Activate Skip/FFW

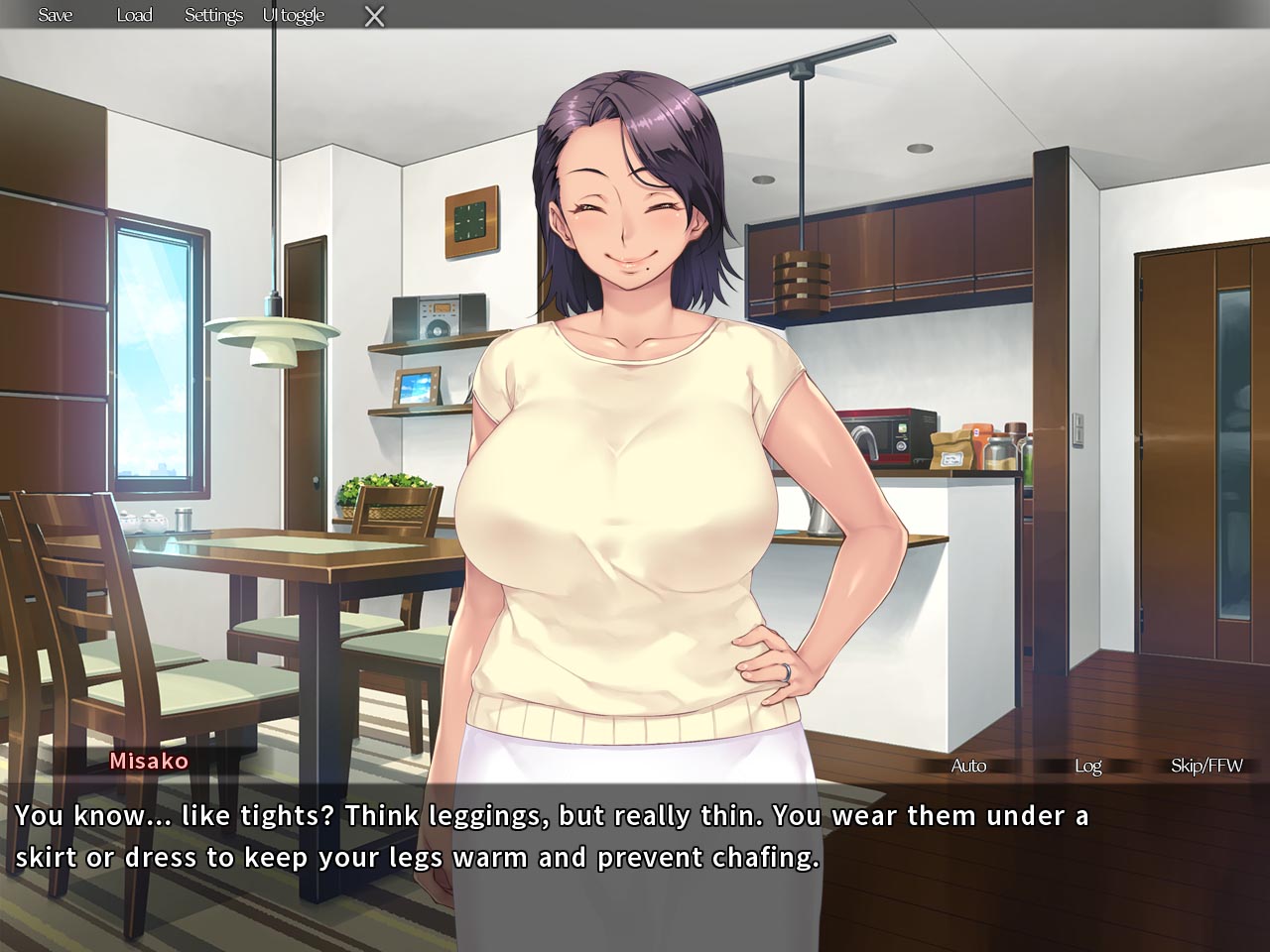pos(1206,766)
